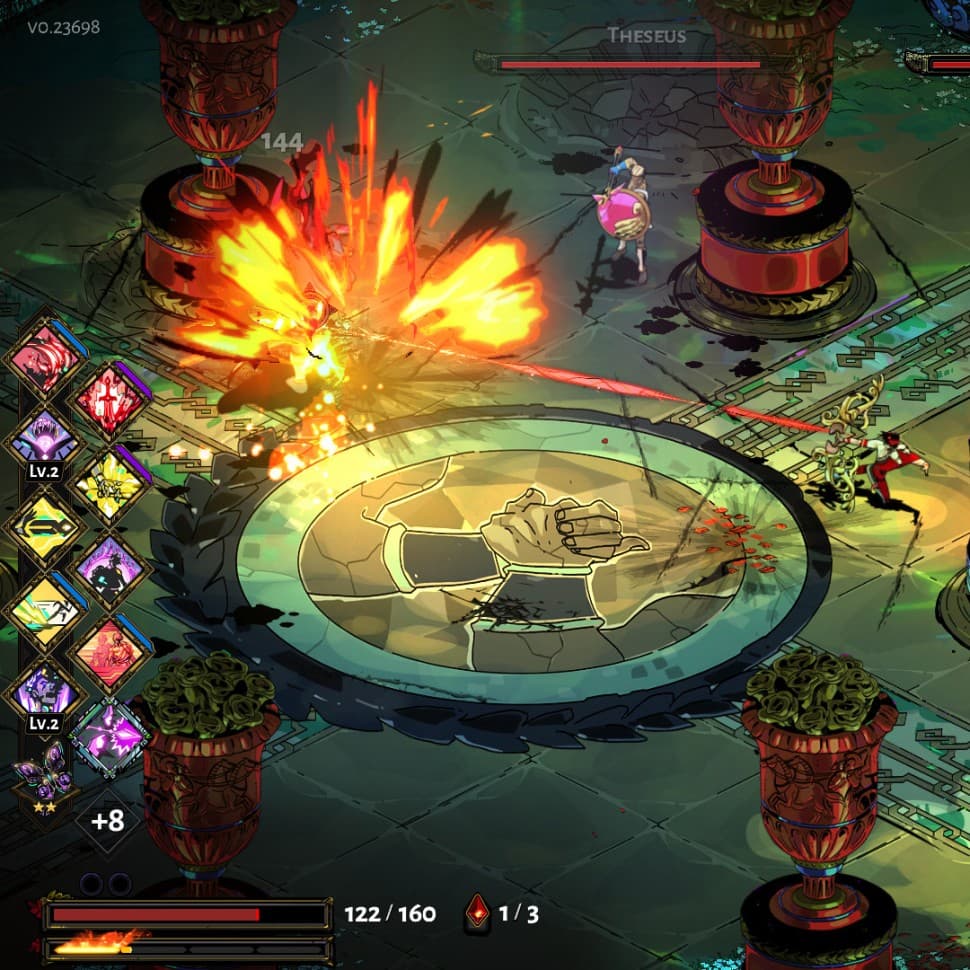Select the red sword boon icon
Viewport: 970px width, 970px height.
point(109,402)
